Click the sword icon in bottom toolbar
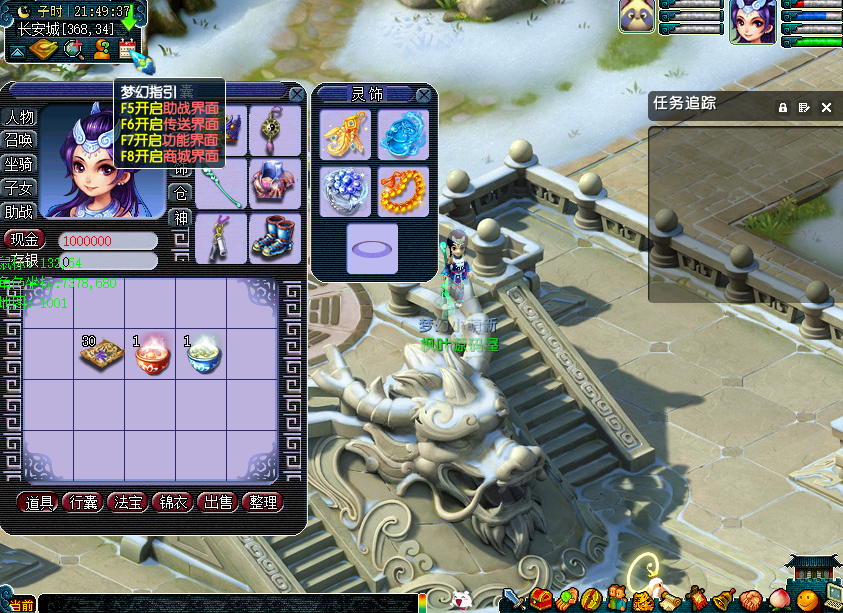This screenshot has width=843, height=613. pos(514,599)
